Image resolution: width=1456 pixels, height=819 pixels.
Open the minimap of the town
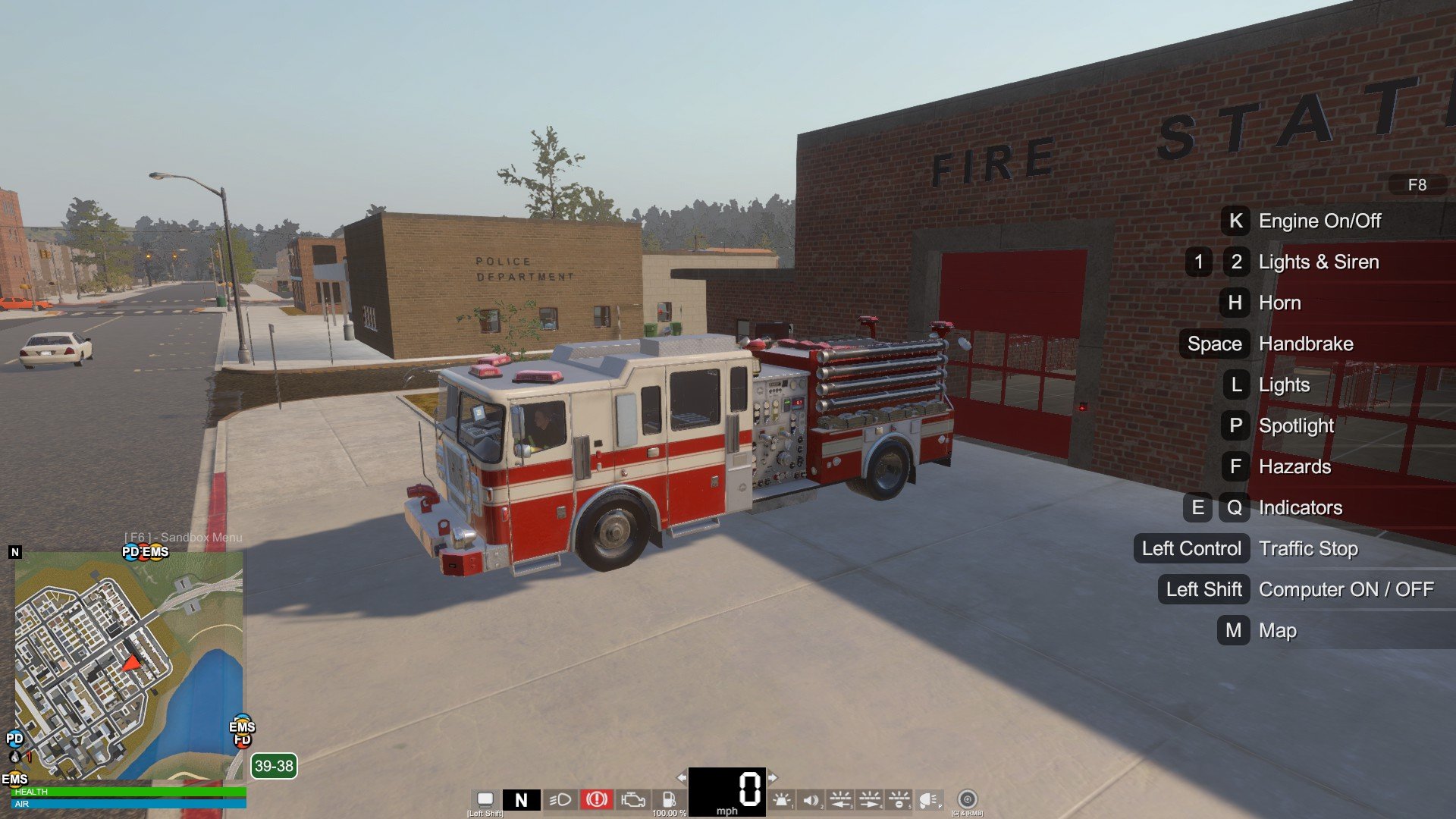[129, 667]
